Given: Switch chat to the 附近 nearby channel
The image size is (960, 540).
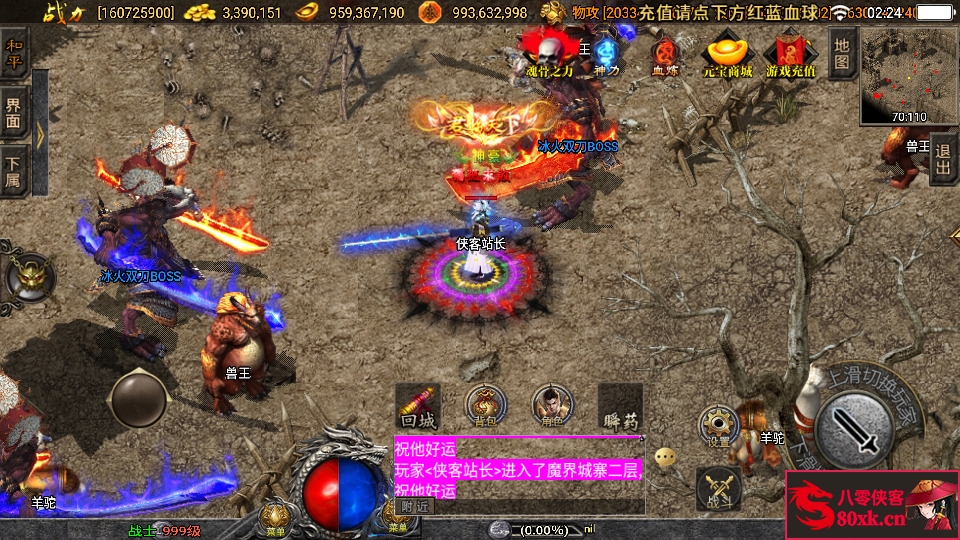Looking at the screenshot, I should tap(414, 506).
